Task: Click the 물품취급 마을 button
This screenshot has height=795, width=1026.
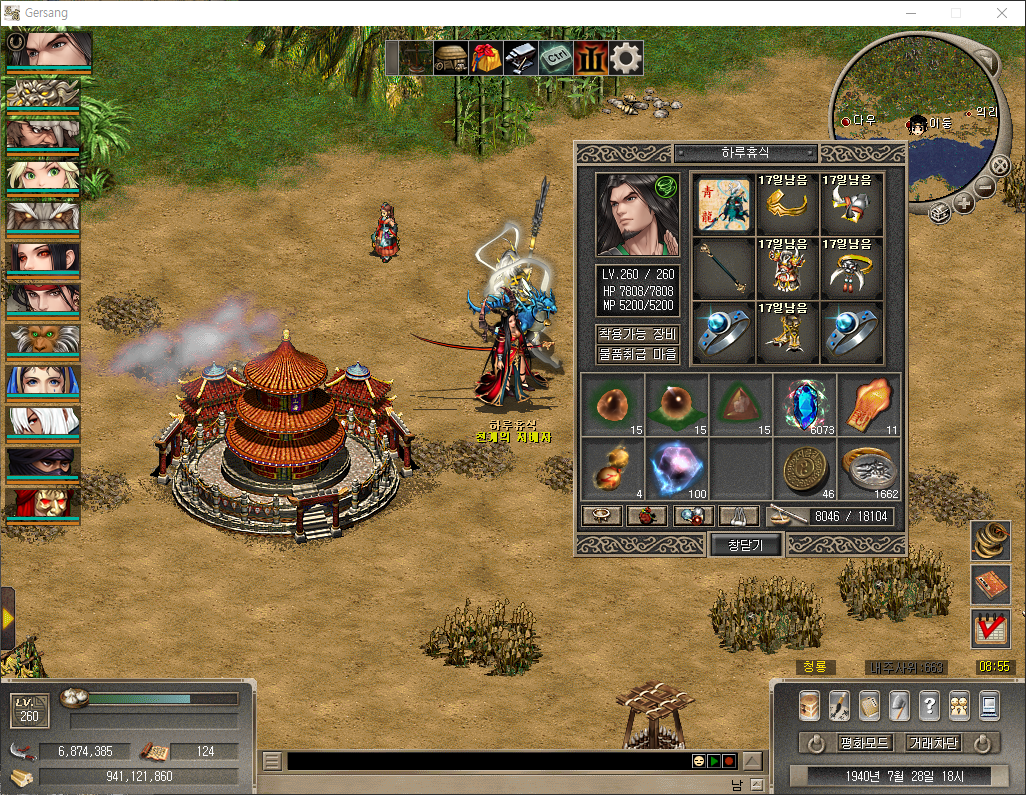Action: 638,354
